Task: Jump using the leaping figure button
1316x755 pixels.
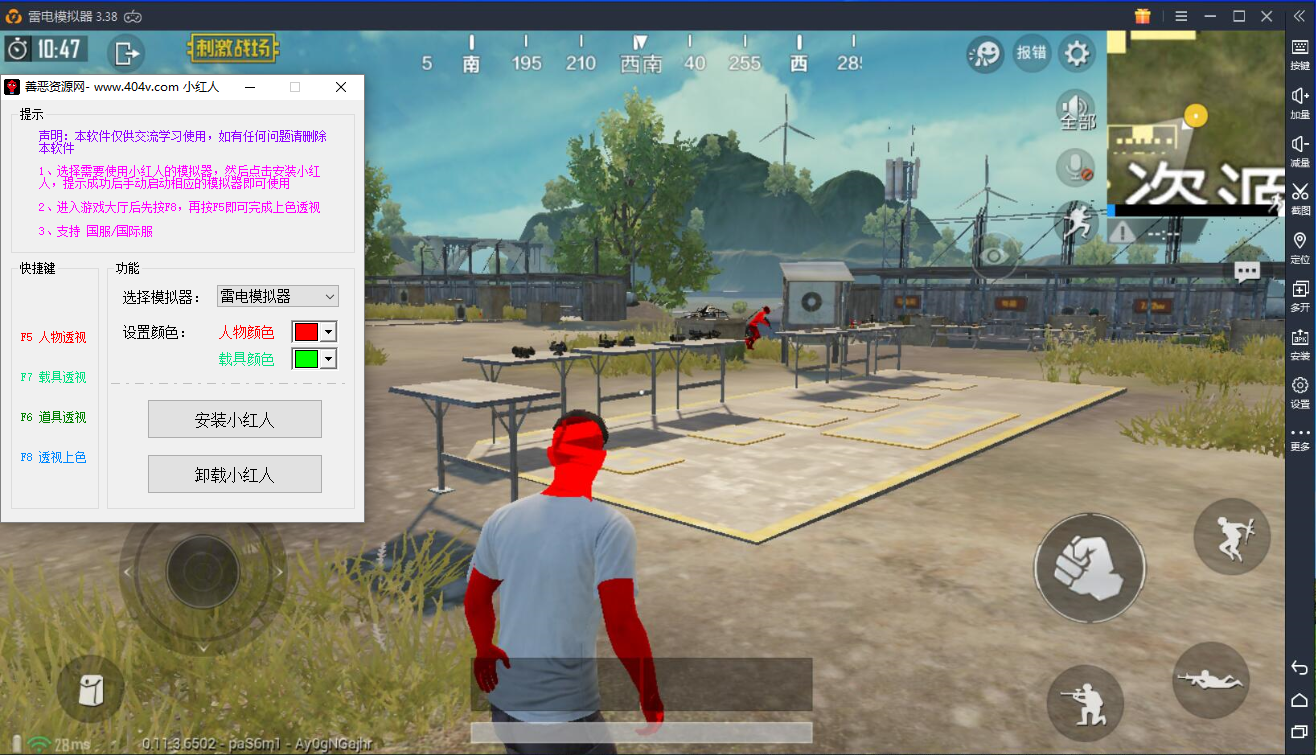Action: pos(1231,536)
